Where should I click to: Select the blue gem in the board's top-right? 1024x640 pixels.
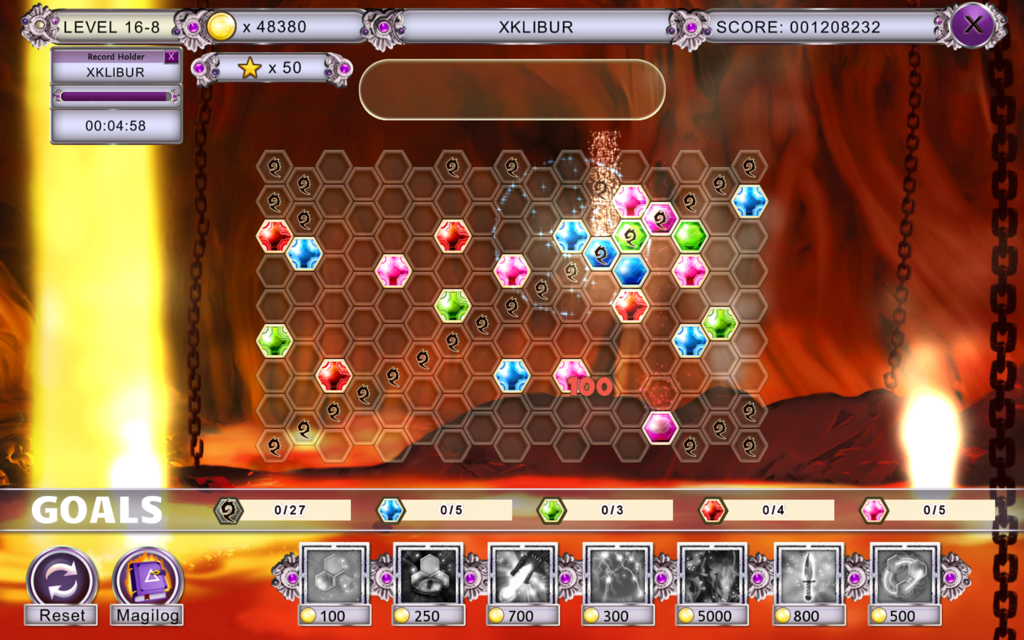749,200
